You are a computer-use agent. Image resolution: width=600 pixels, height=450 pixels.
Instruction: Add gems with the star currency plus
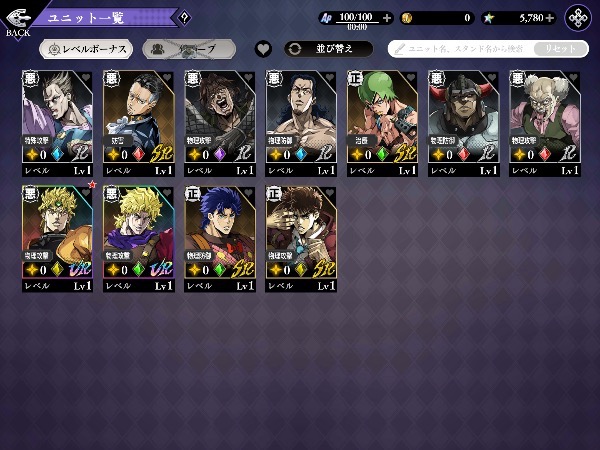pos(553,18)
